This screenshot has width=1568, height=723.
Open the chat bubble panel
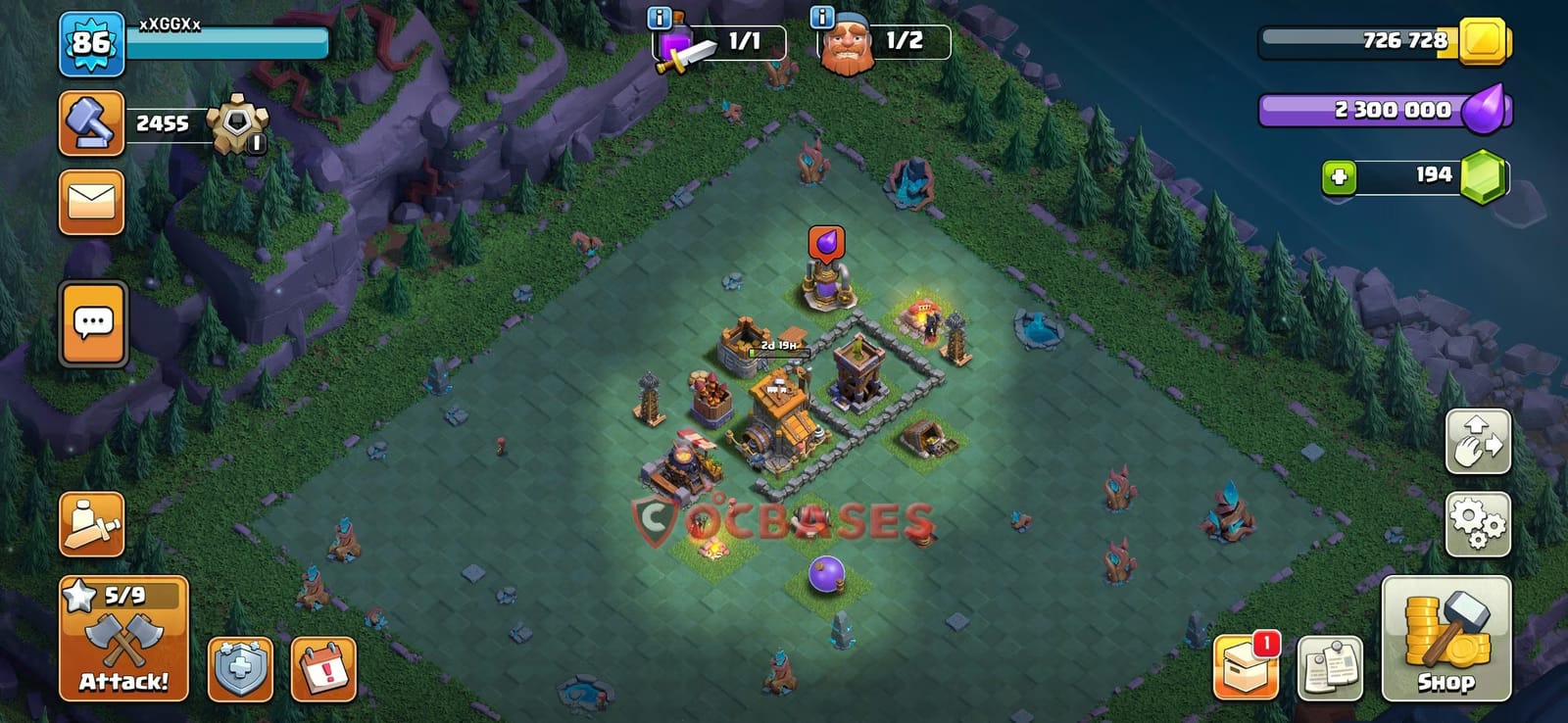point(91,323)
